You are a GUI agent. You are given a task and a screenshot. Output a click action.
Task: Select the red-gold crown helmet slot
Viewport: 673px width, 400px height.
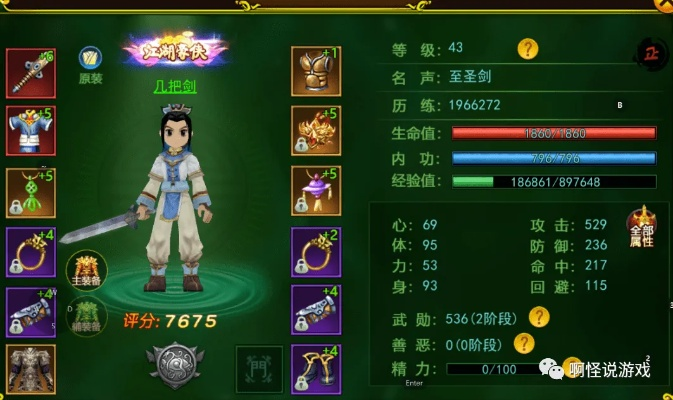click(316, 130)
